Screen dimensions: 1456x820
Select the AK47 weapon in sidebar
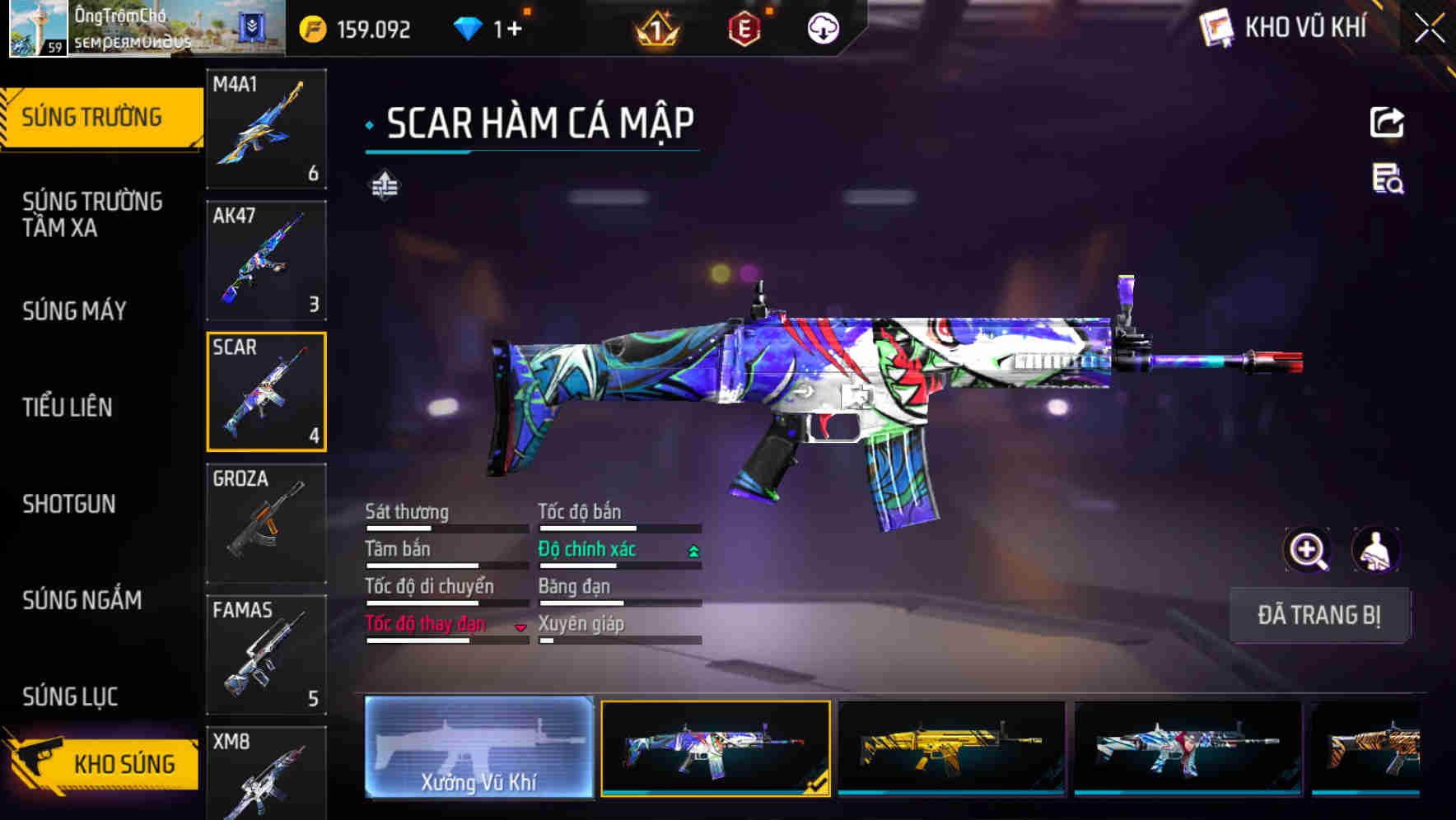pos(266,259)
